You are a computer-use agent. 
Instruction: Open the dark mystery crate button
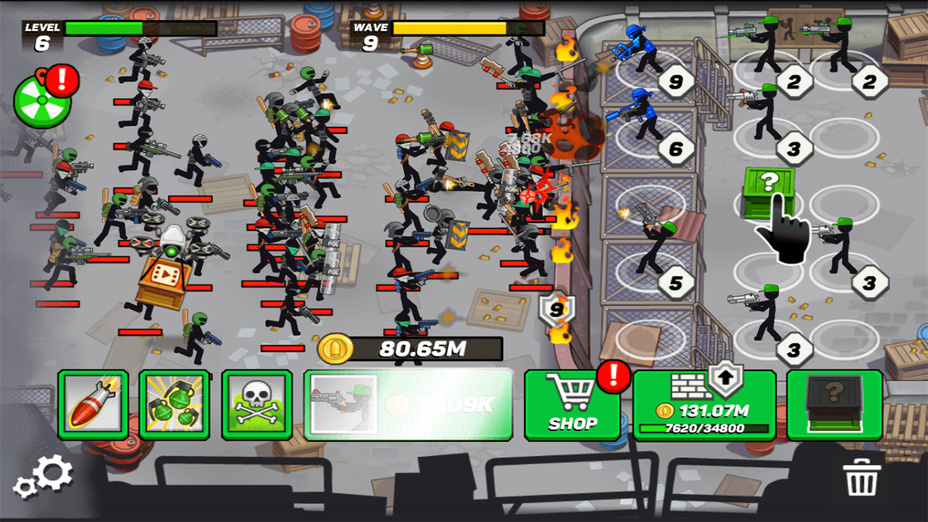tap(834, 405)
